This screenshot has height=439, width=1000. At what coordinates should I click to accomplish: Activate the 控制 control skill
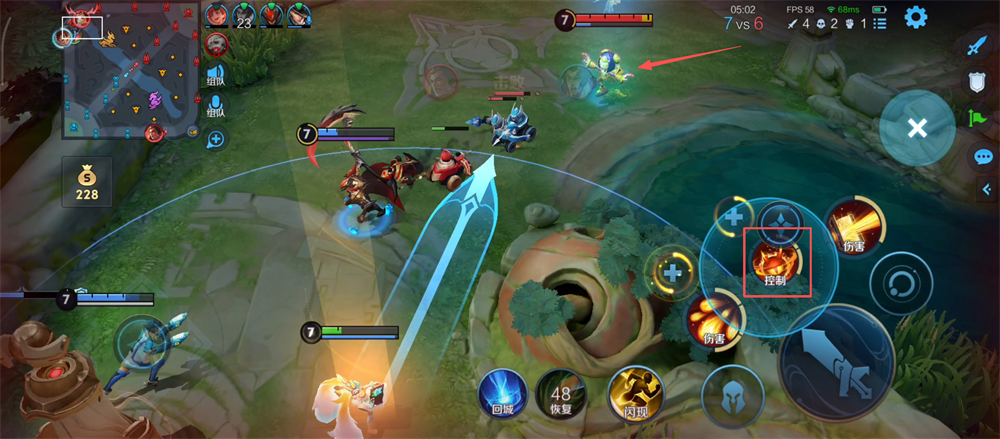[775, 262]
